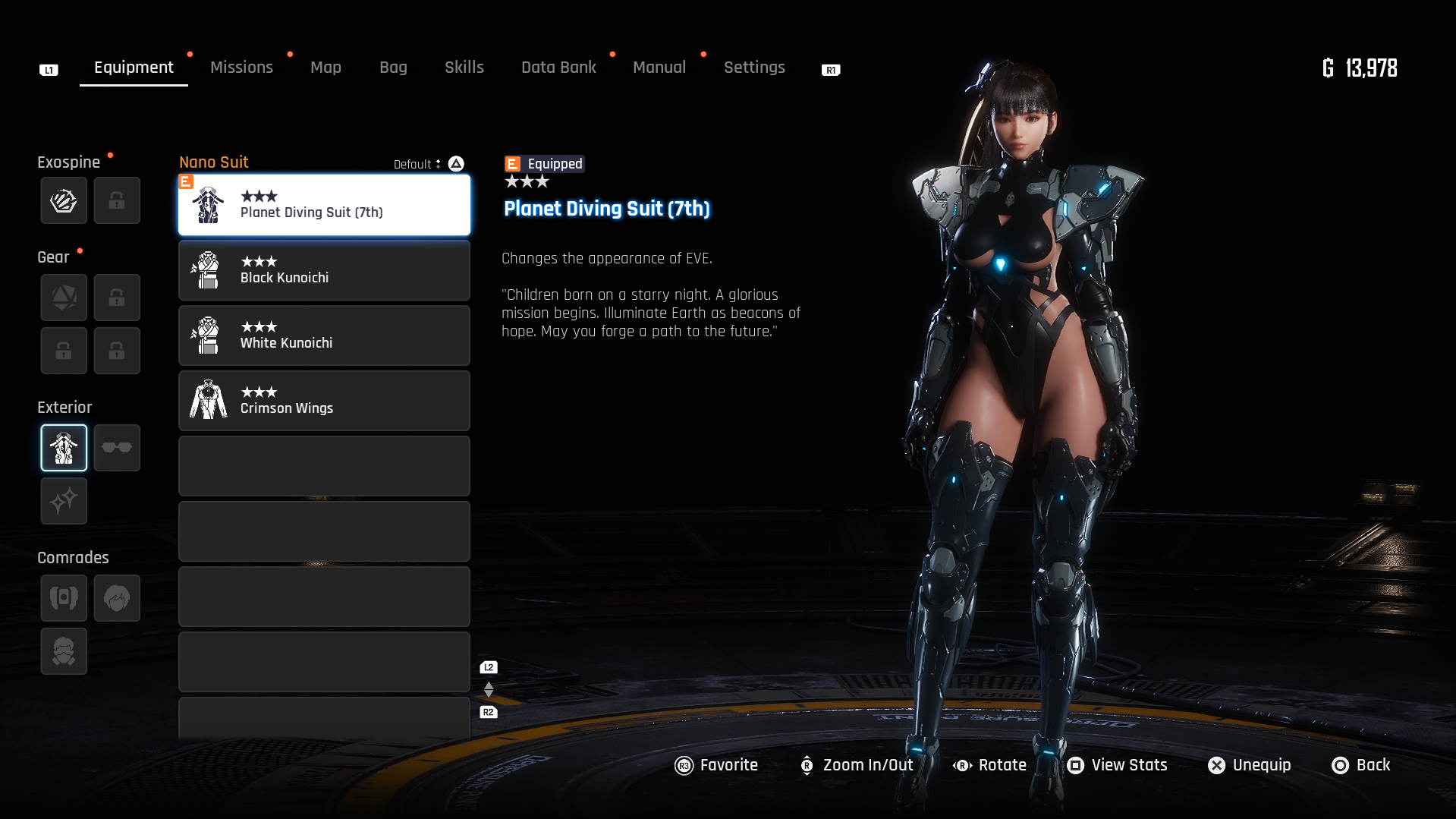Select the first unlocked Gear slot
Image resolution: width=1456 pixels, height=819 pixels.
pos(64,298)
